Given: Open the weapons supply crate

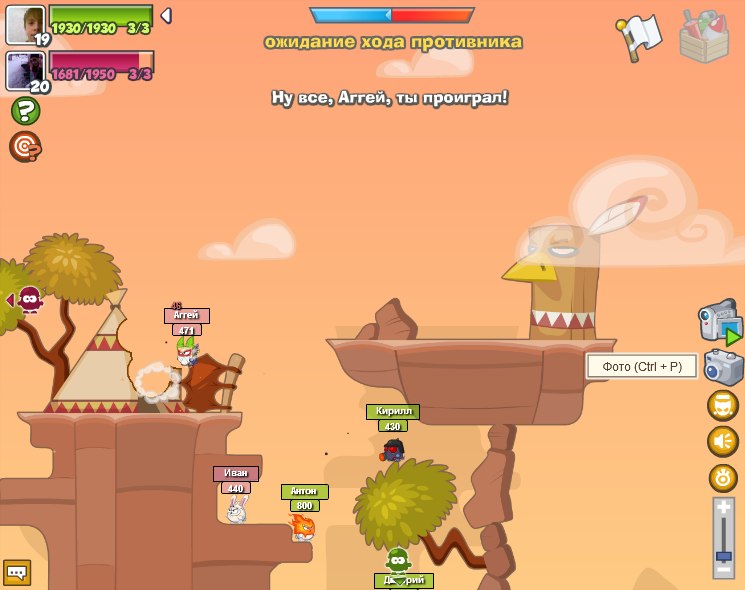Looking at the screenshot, I should tap(704, 37).
